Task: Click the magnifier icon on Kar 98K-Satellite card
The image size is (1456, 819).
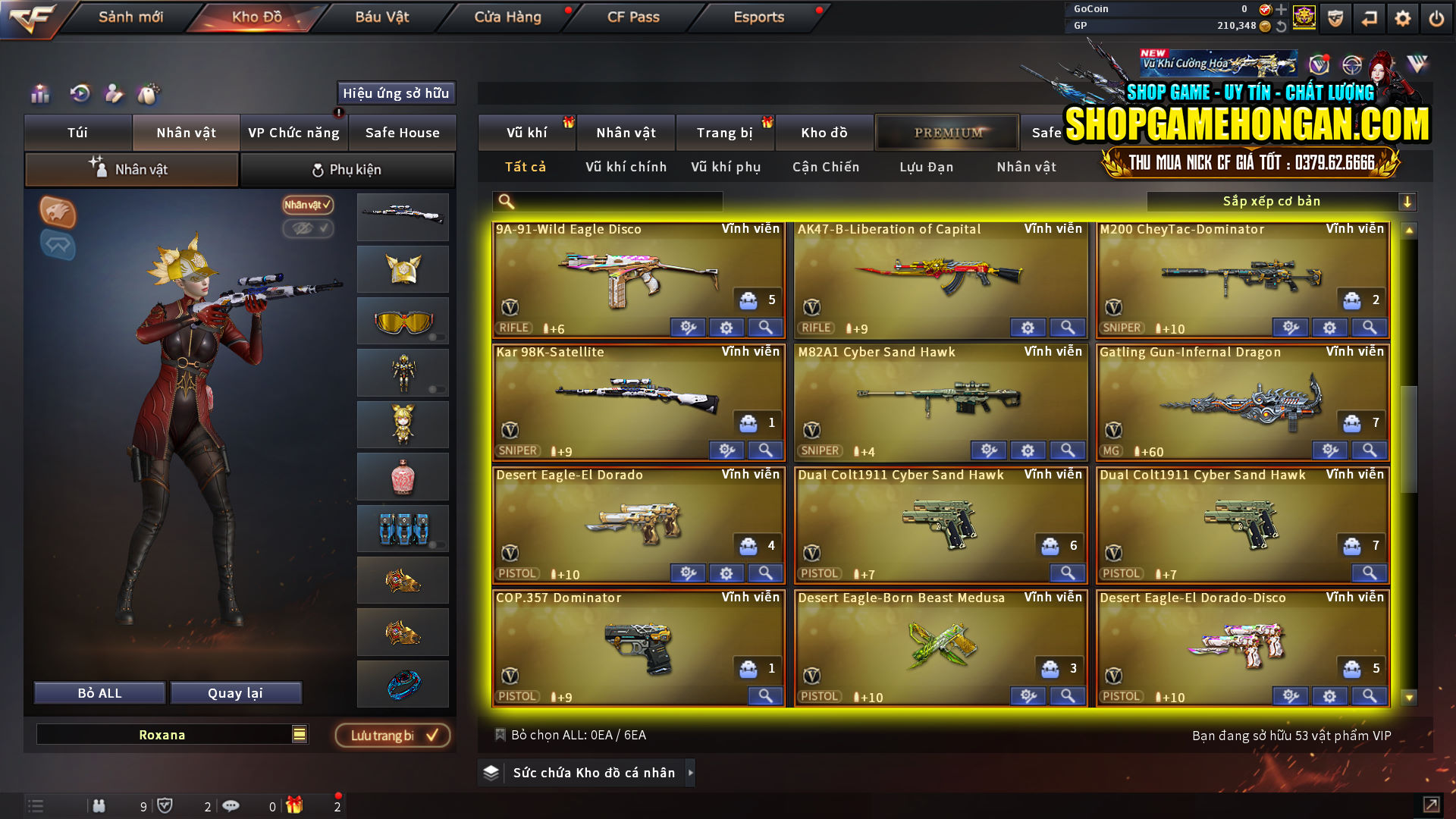Action: (x=765, y=450)
